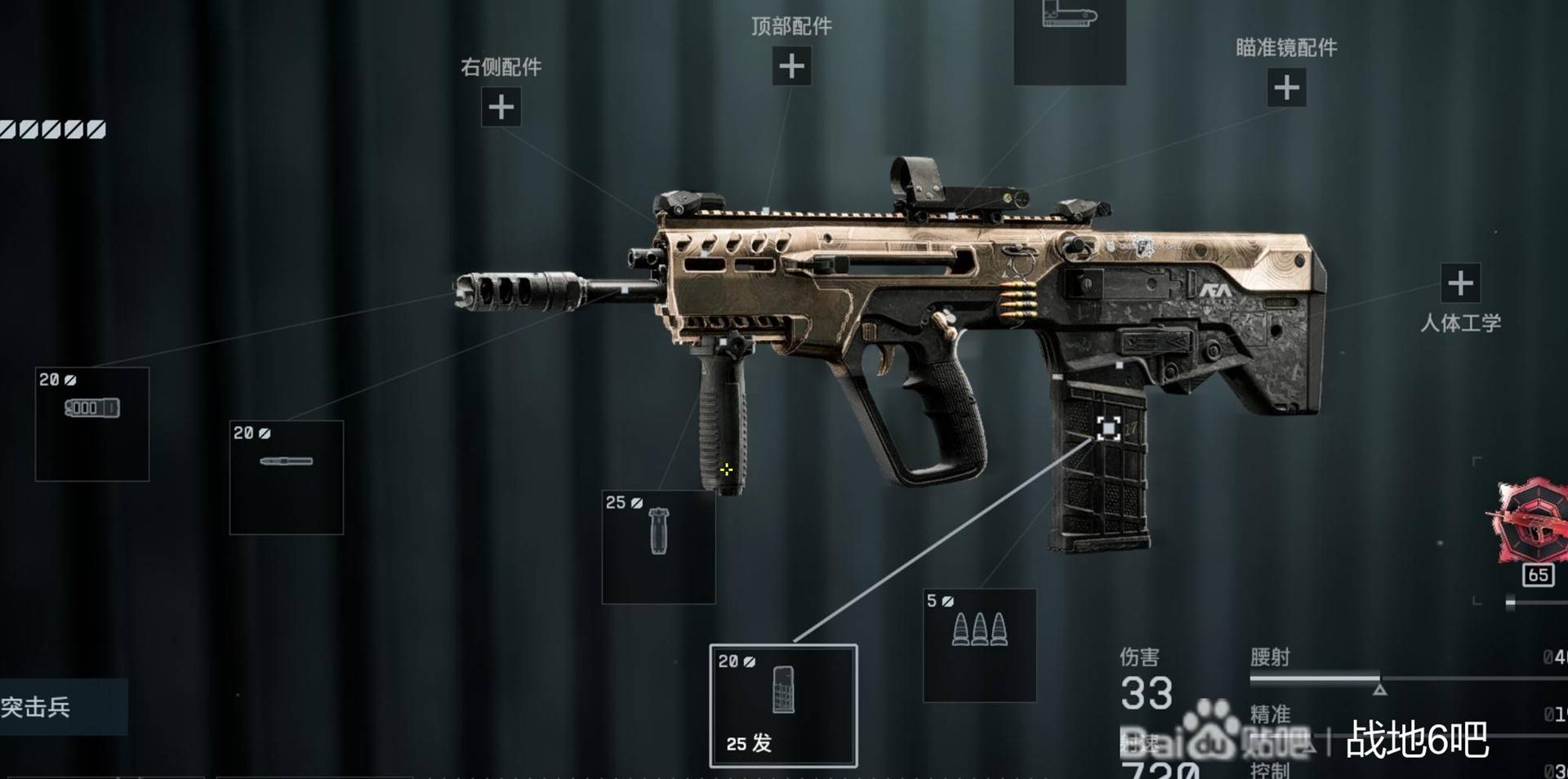Select the 25发 magazine slot
Image resolution: width=1568 pixels, height=779 pixels.
pos(783,706)
